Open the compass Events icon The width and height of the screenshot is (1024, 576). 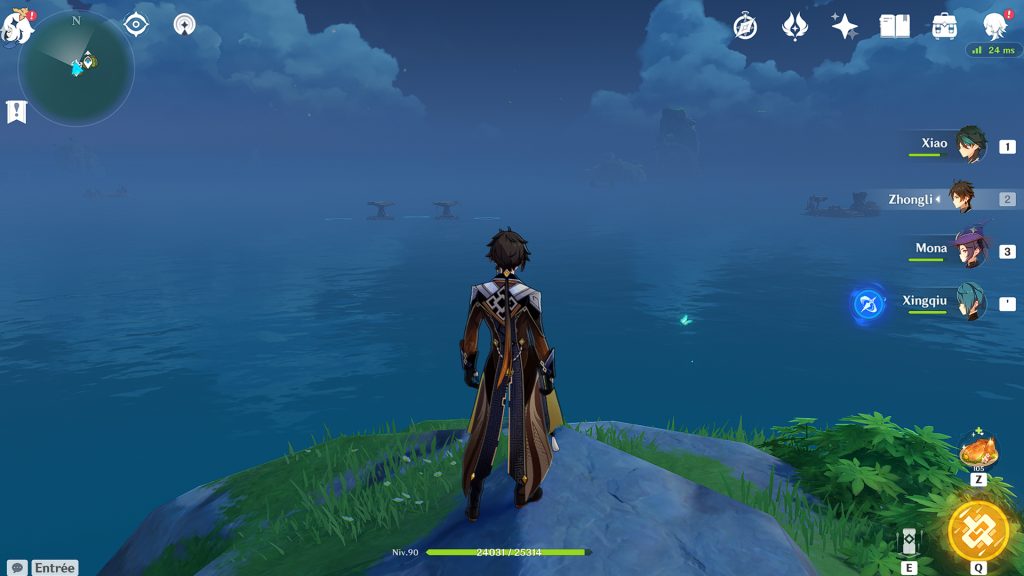pyautogui.click(x=745, y=26)
